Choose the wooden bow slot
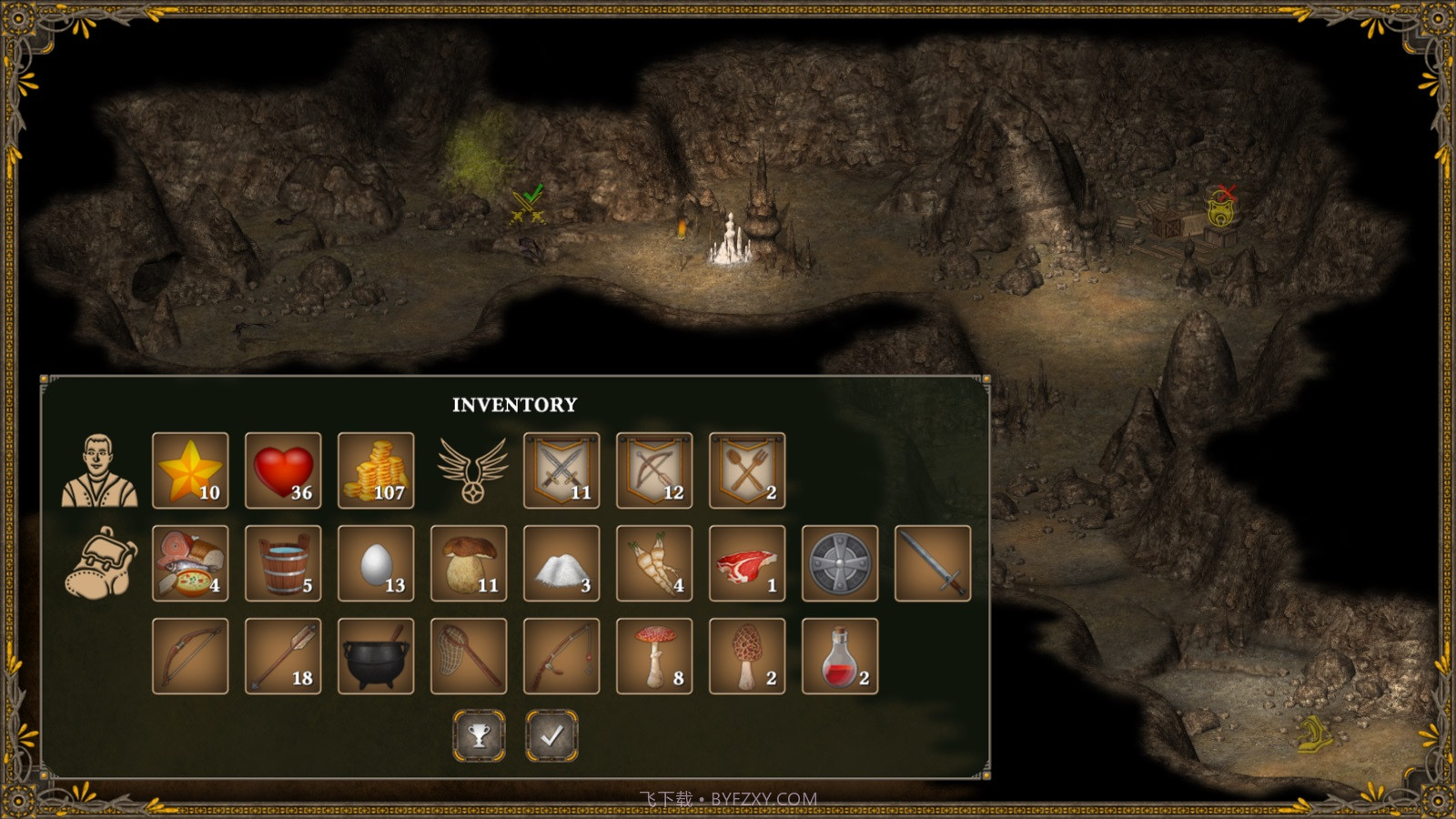Image resolution: width=1456 pixels, height=819 pixels. click(x=190, y=656)
